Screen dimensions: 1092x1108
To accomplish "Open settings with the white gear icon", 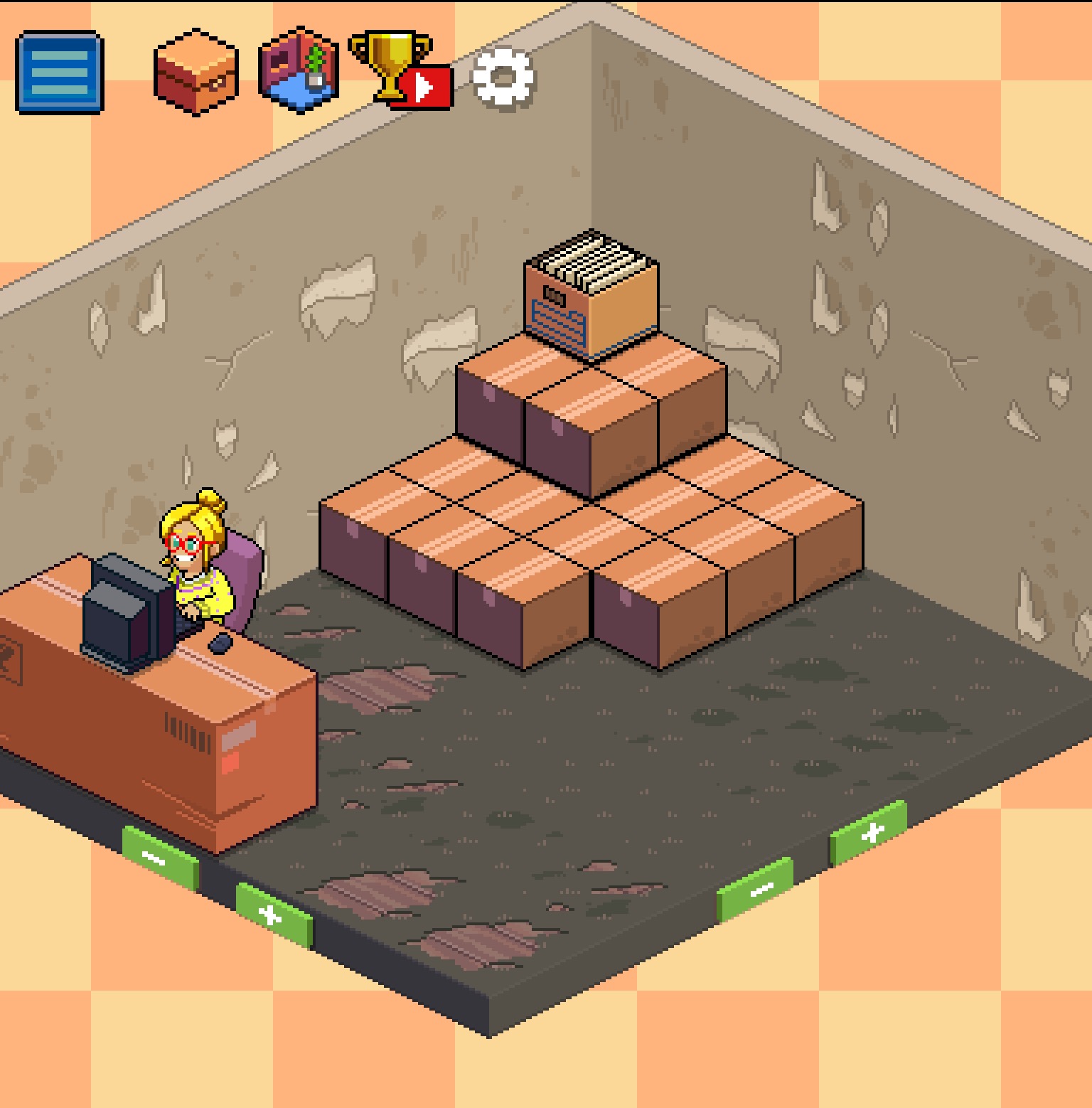I will pos(503,77).
